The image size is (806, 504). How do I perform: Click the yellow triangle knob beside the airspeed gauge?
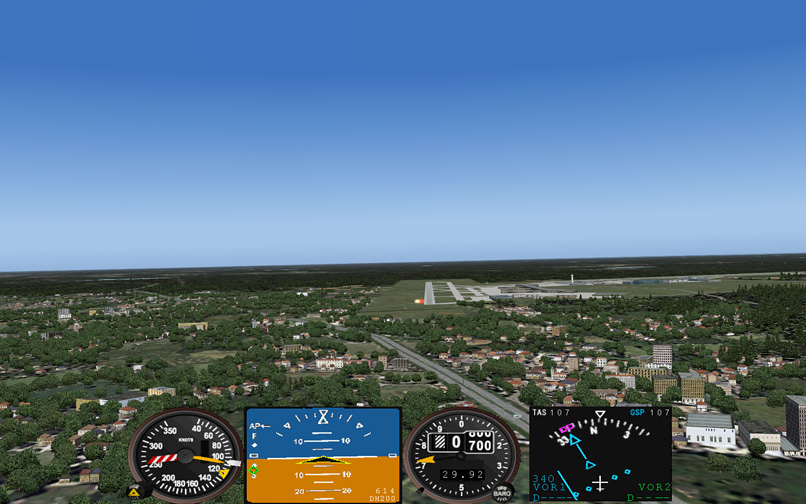(x=134, y=492)
